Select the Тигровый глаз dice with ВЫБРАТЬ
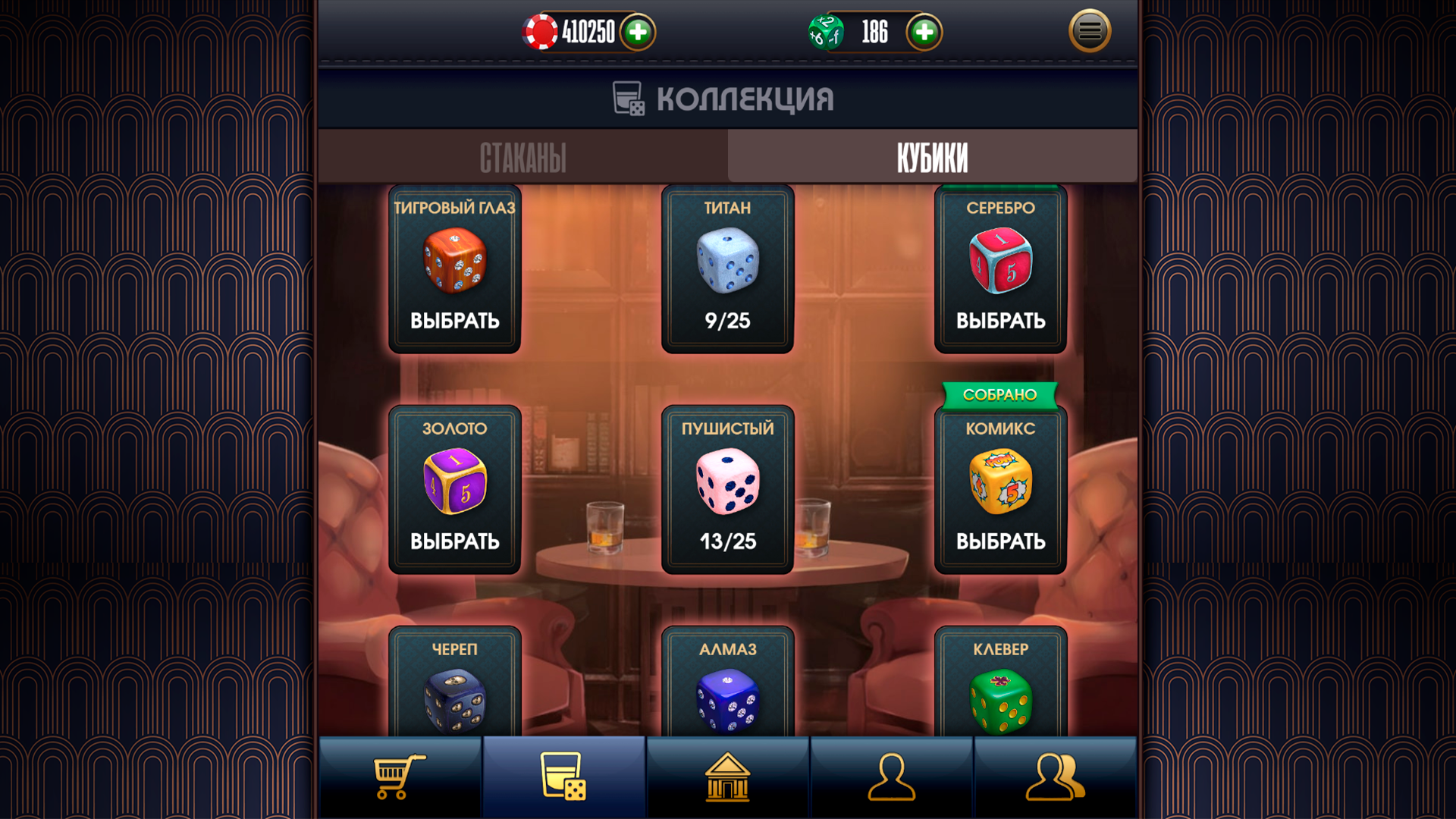This screenshot has width=1456, height=819. coord(454,320)
